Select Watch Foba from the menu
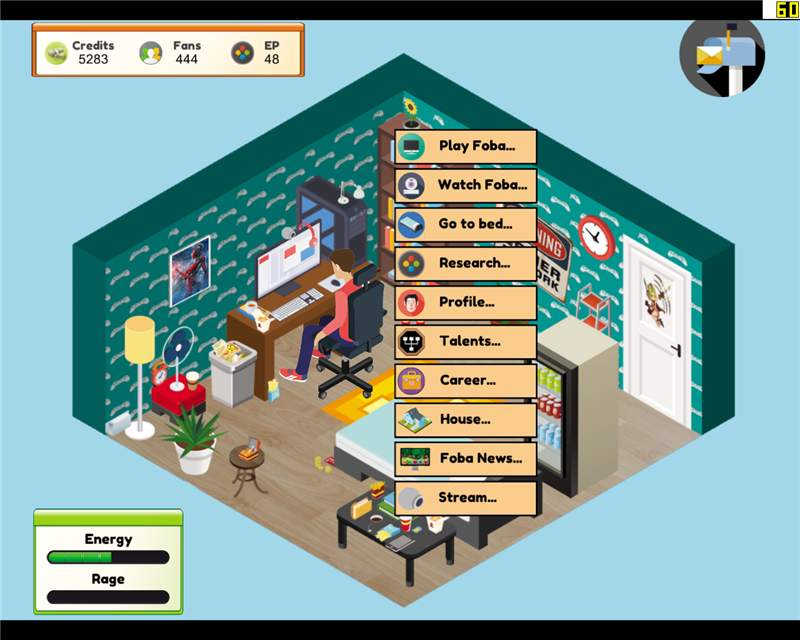Image resolution: width=800 pixels, height=640 pixels. 466,186
